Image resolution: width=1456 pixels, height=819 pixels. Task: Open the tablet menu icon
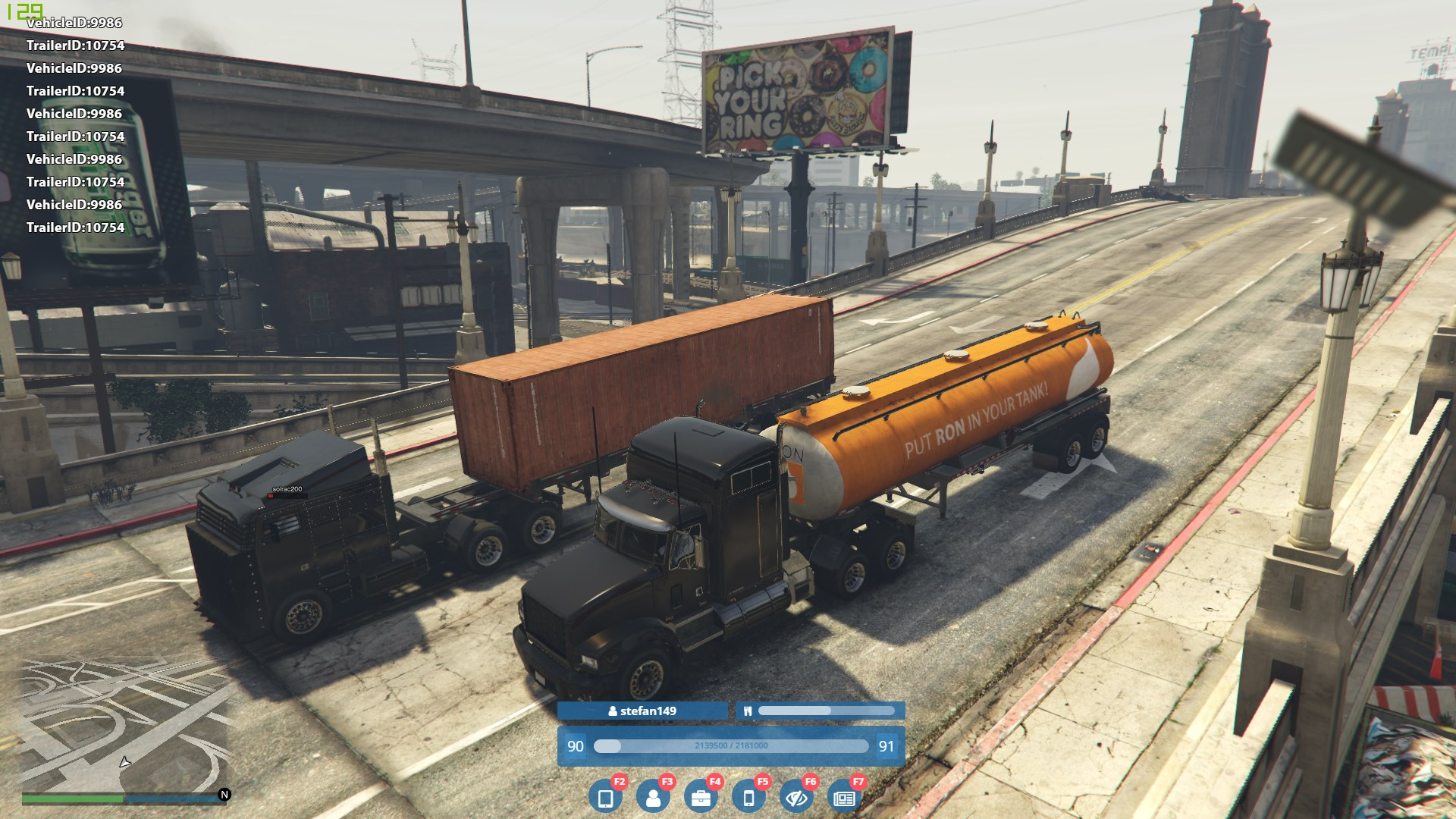coord(605,798)
